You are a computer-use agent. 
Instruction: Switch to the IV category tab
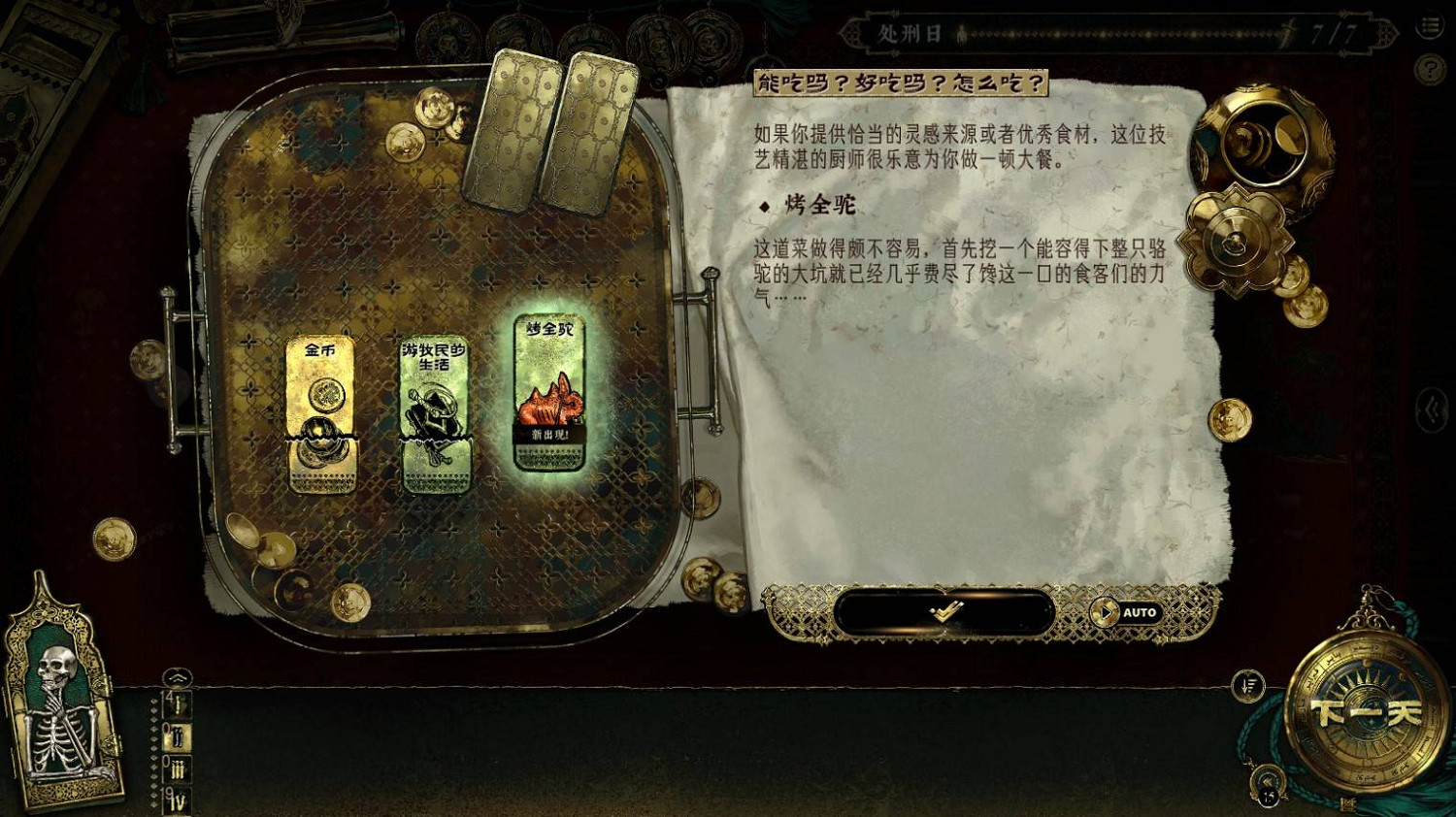click(177, 799)
